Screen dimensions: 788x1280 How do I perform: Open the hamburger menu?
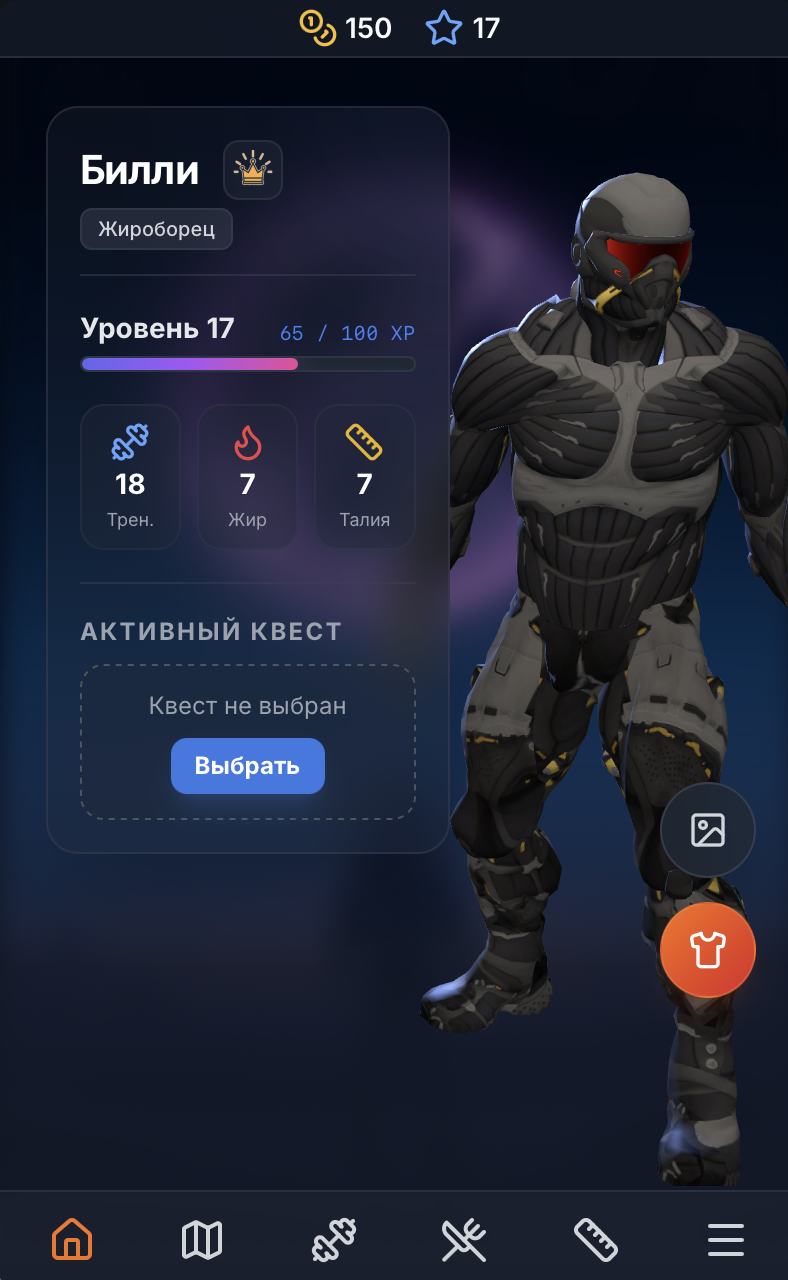(x=726, y=1240)
